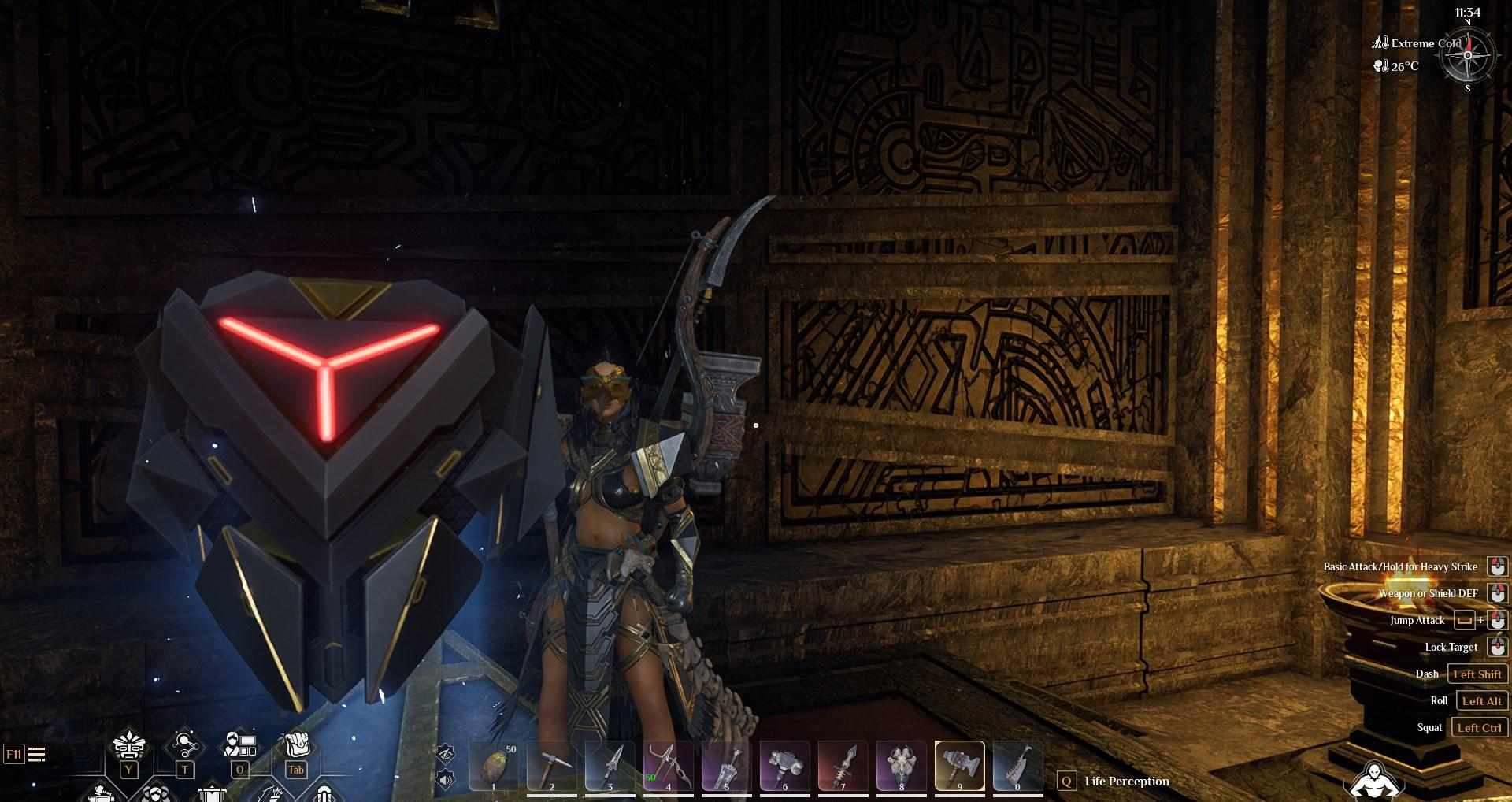Screen dimensions: 1512x802
Task: Toggle the crossed-eye visibility icon
Action: pos(446,753)
